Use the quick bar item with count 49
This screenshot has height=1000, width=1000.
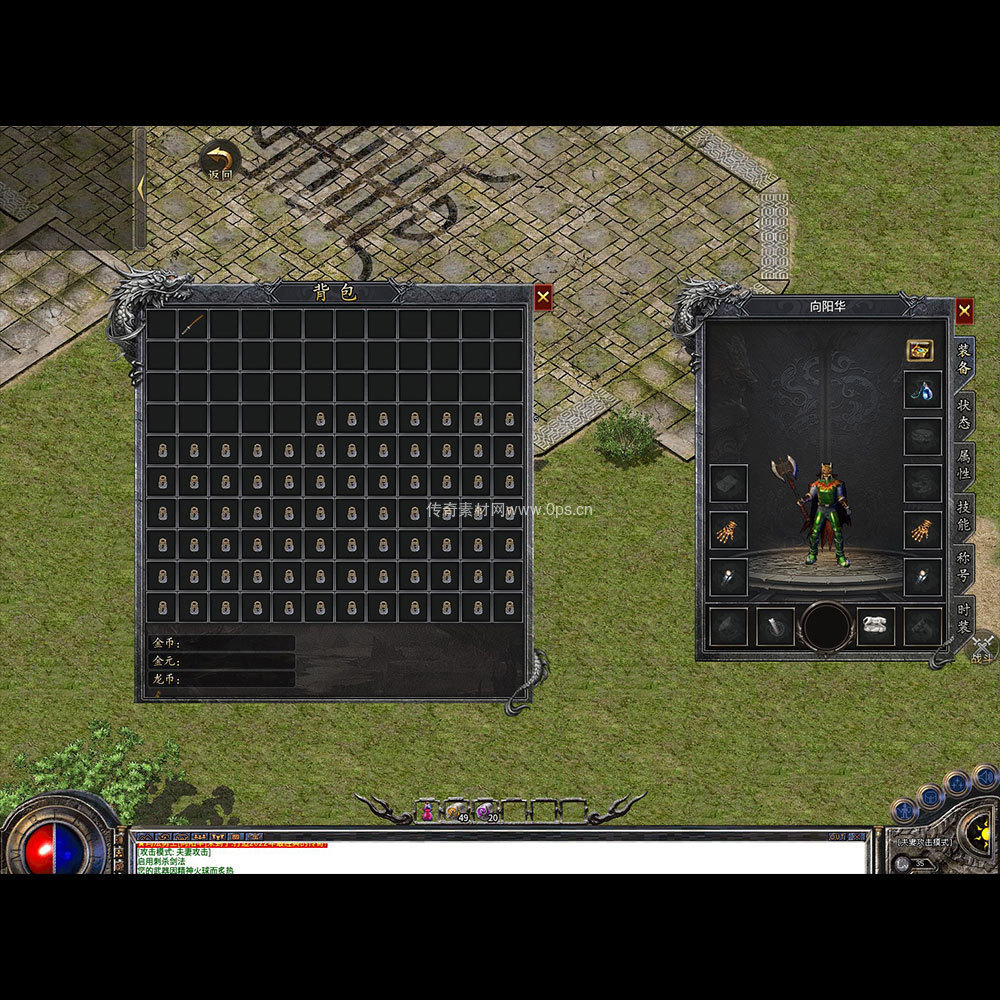(457, 811)
